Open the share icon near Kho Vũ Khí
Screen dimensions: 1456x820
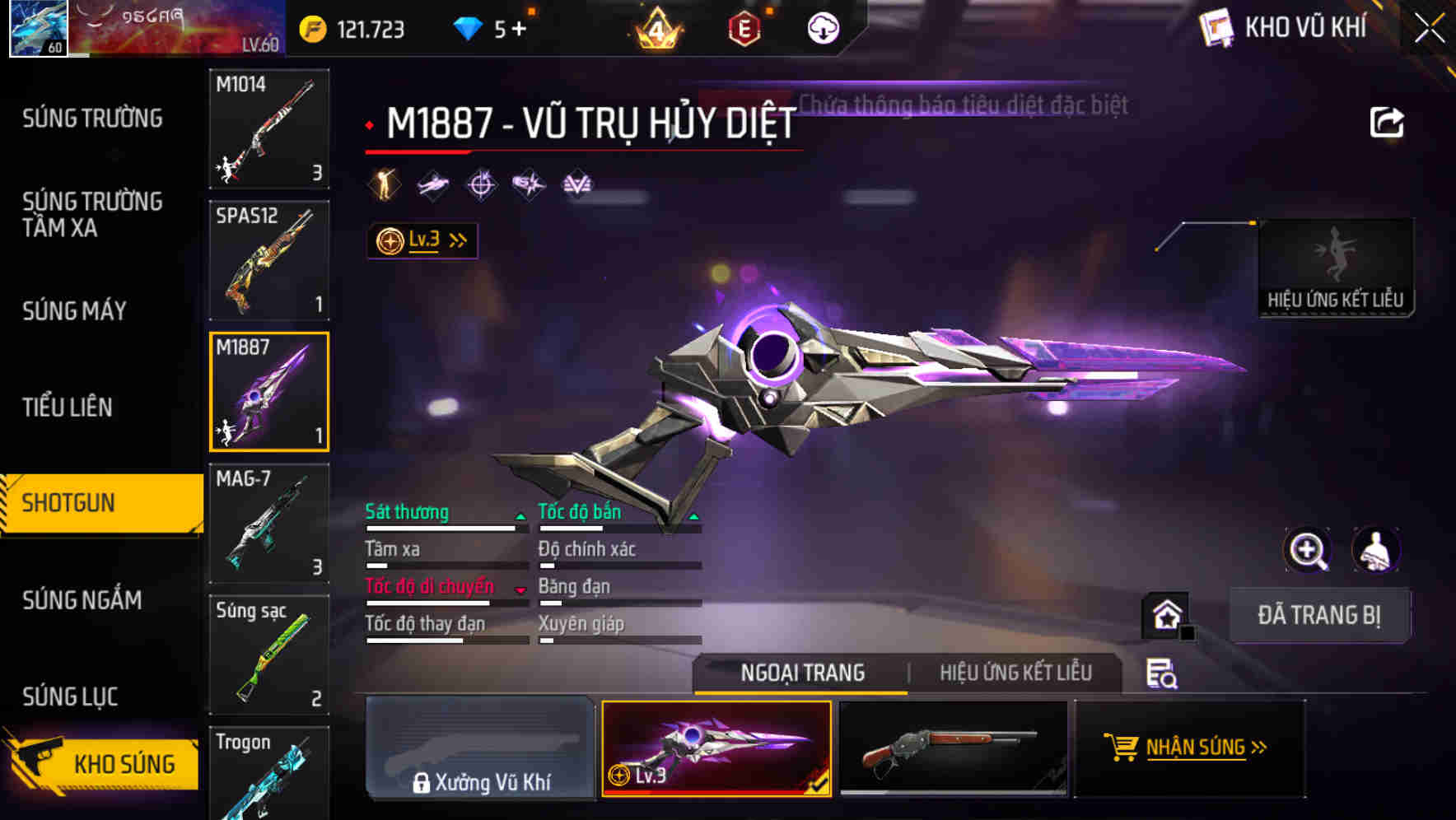tap(1388, 121)
